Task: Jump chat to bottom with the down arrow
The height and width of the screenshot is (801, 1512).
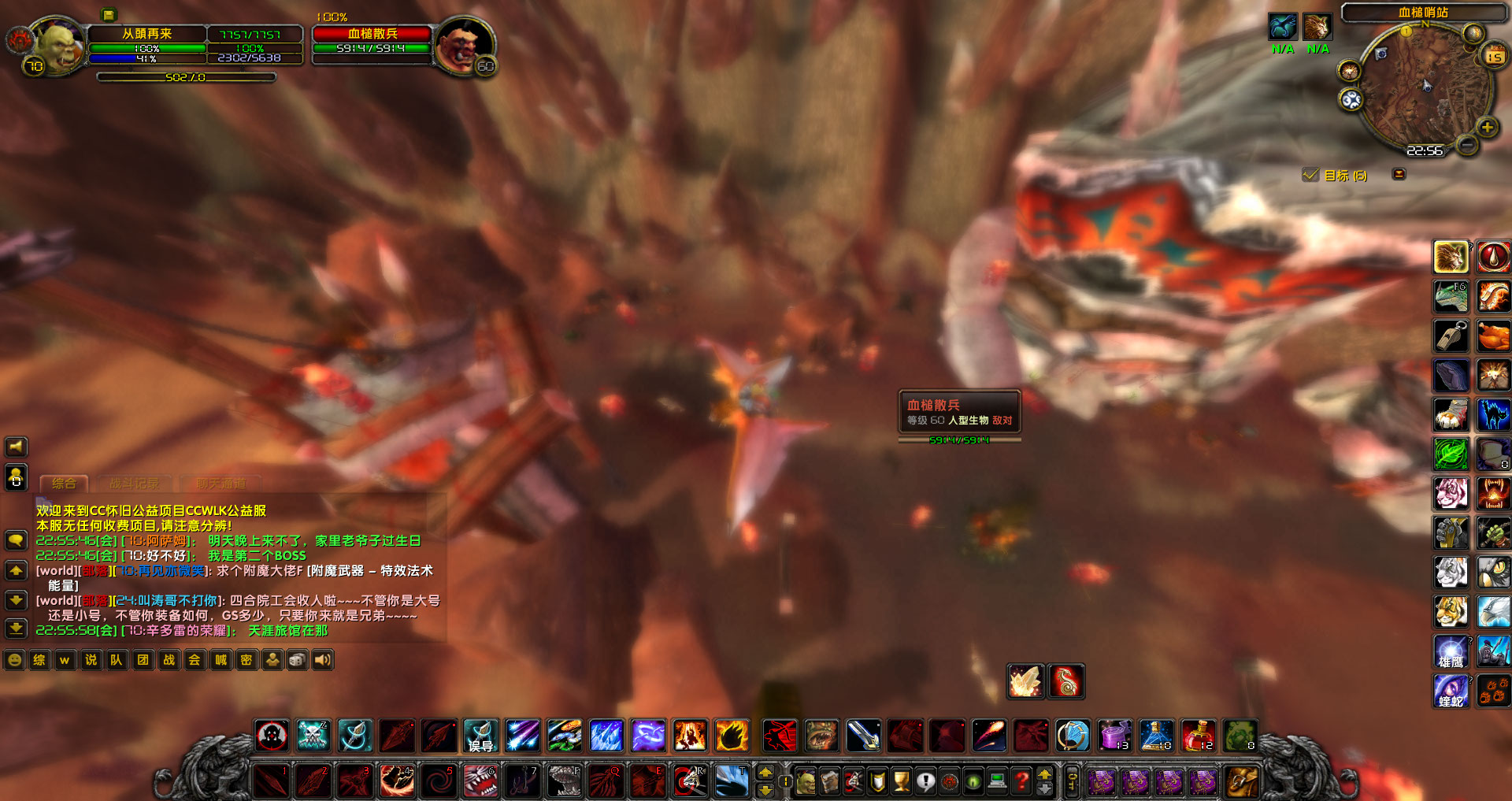Action: (x=16, y=629)
